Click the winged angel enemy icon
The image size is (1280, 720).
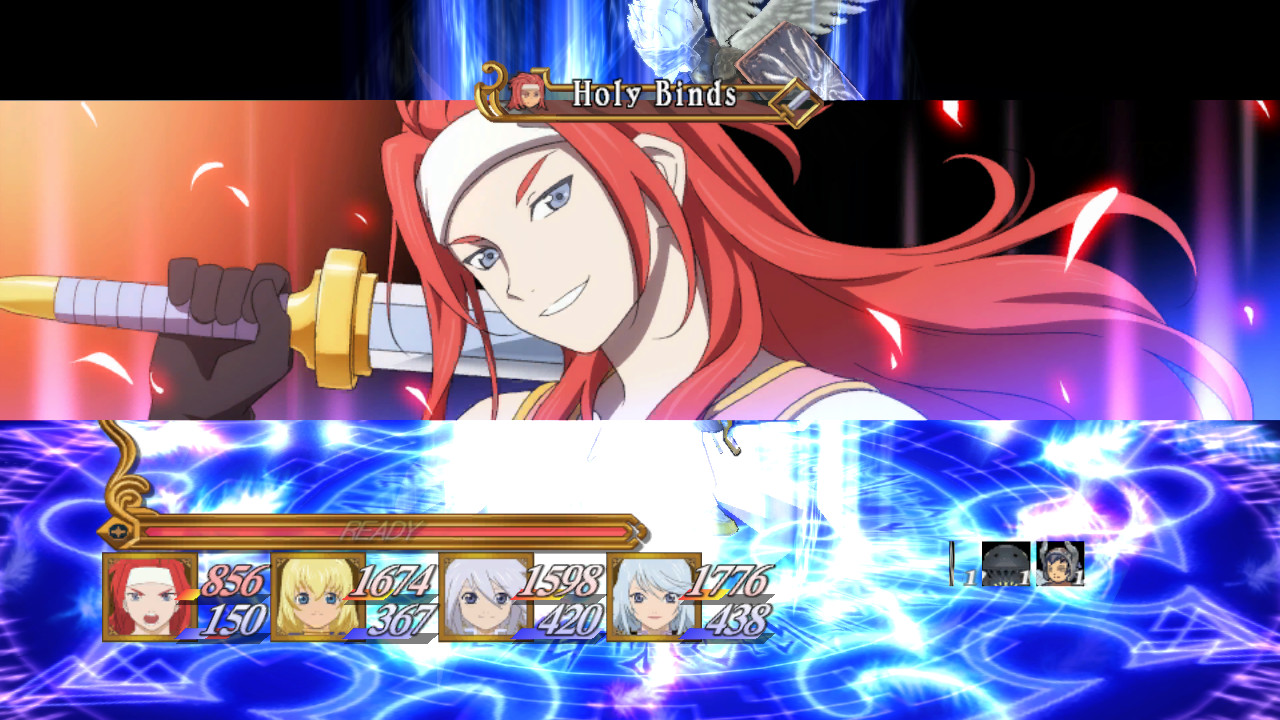(x=1060, y=562)
